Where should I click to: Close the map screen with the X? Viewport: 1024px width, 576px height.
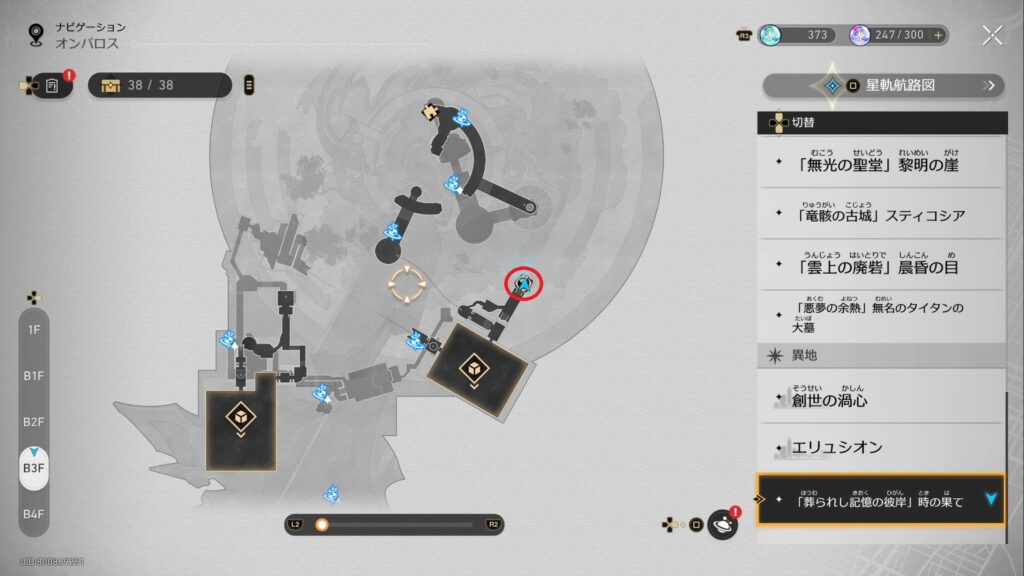coord(992,36)
